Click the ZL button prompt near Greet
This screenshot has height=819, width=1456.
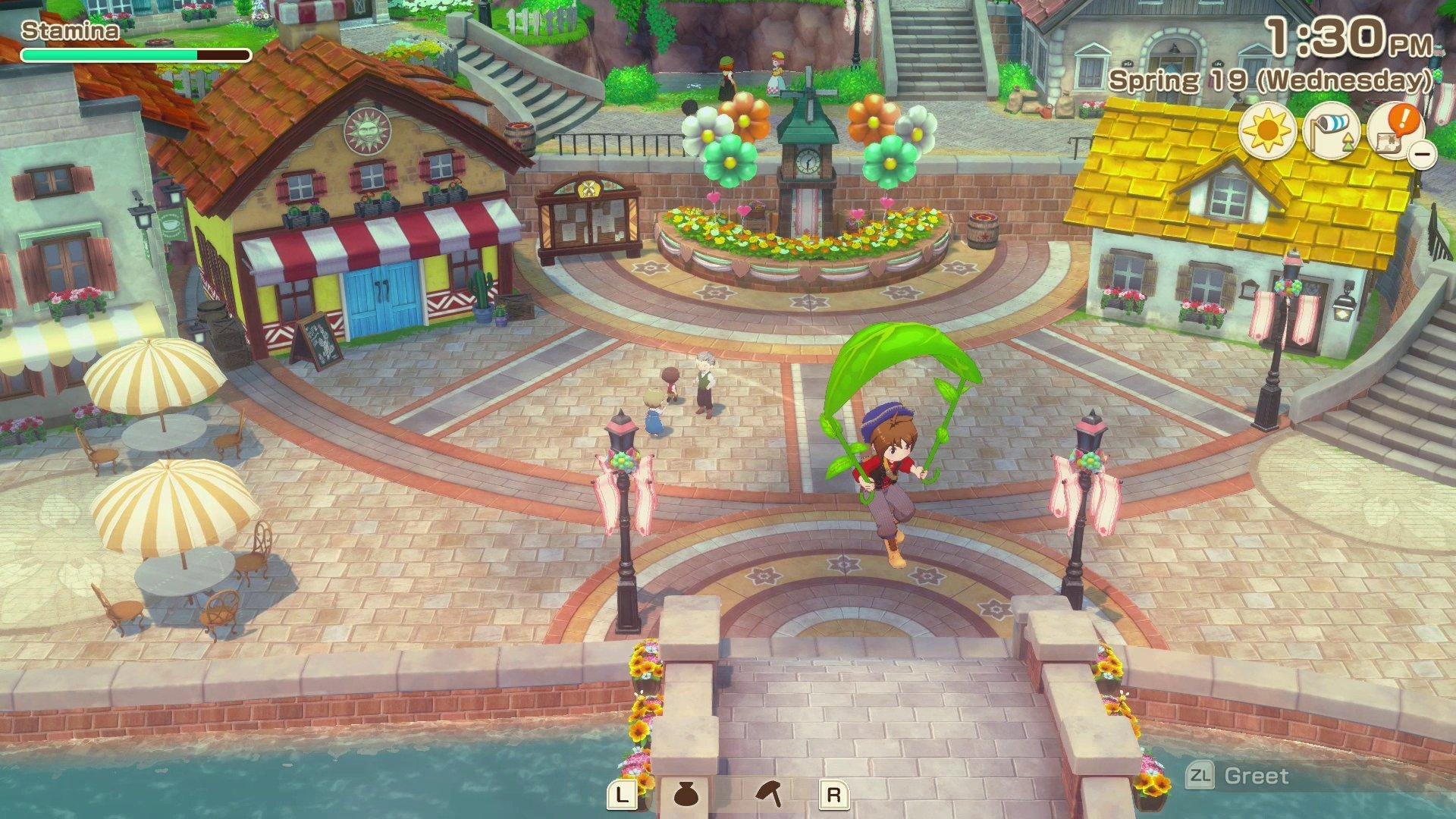pyautogui.click(x=1202, y=775)
